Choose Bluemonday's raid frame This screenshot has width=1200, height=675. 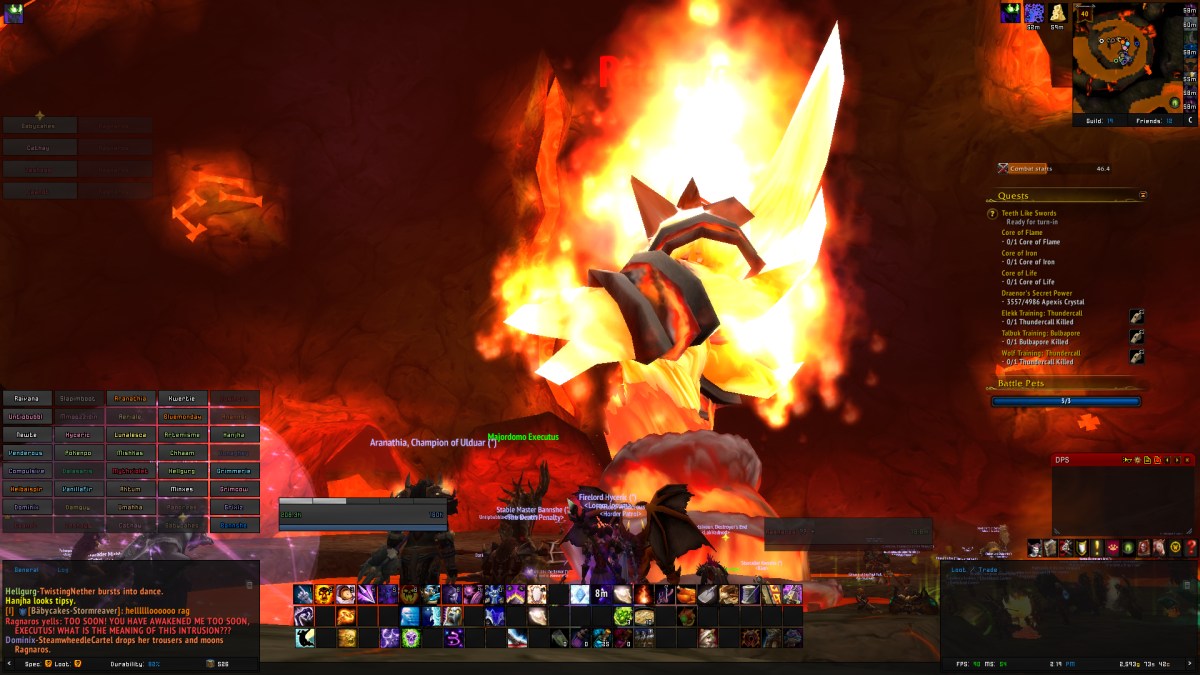click(x=183, y=416)
